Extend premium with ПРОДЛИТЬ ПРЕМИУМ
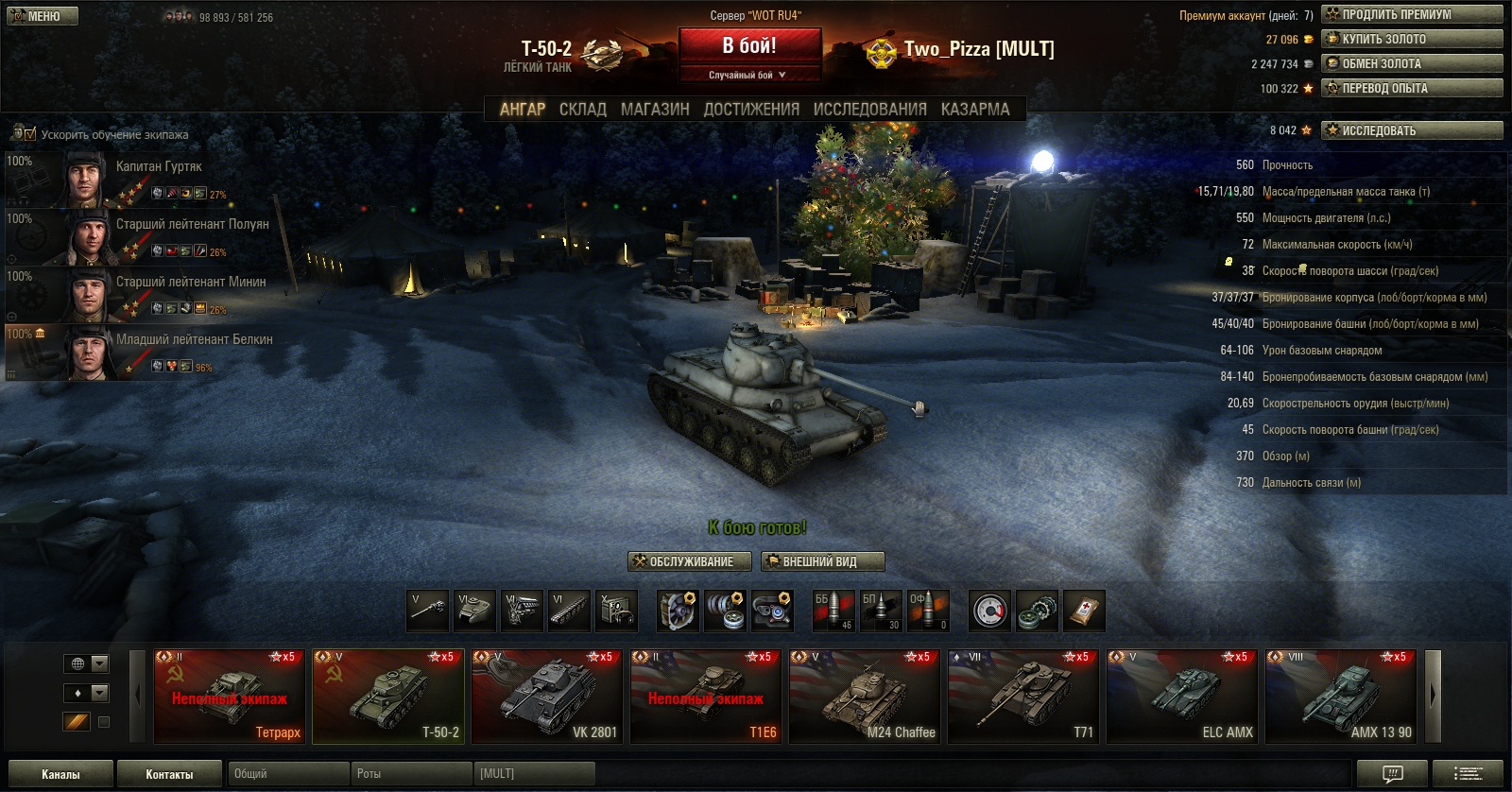Viewport: 1512px width, 792px height. click(x=1412, y=14)
